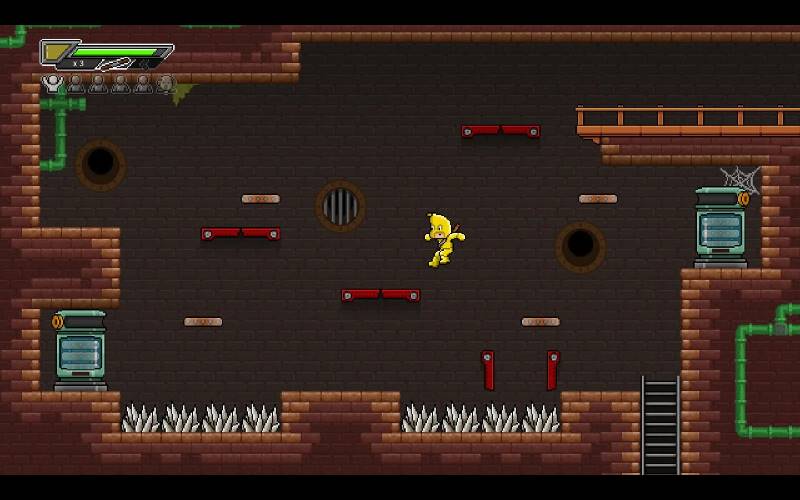Click the white rescued-survivor icon with raised arms
800x500 pixels.
click(53, 84)
